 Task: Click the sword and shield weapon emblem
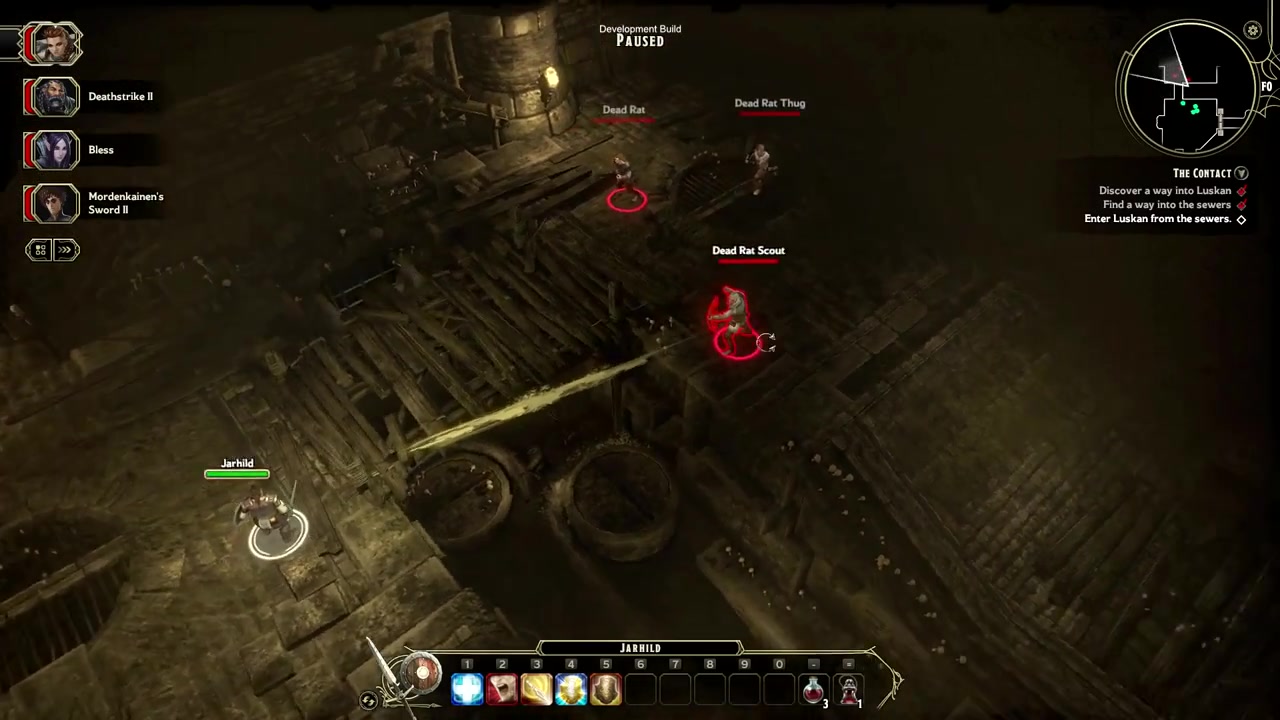[x=421, y=675]
